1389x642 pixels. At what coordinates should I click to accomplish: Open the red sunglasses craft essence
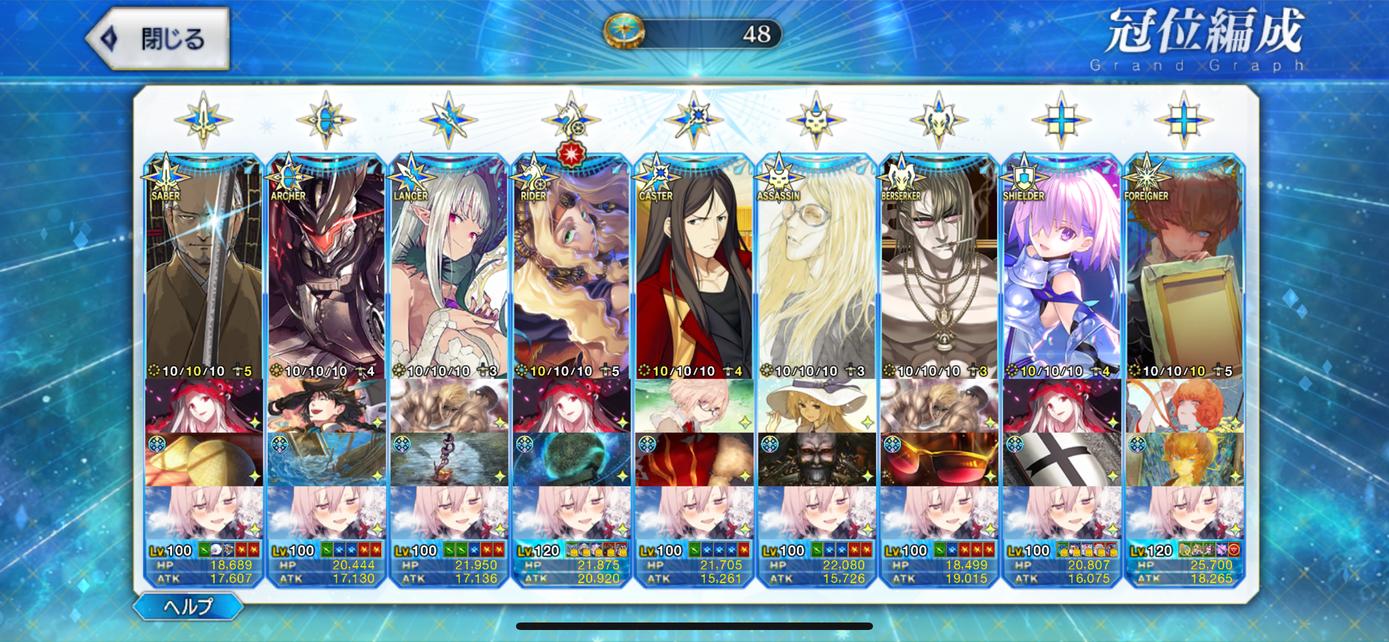939,459
